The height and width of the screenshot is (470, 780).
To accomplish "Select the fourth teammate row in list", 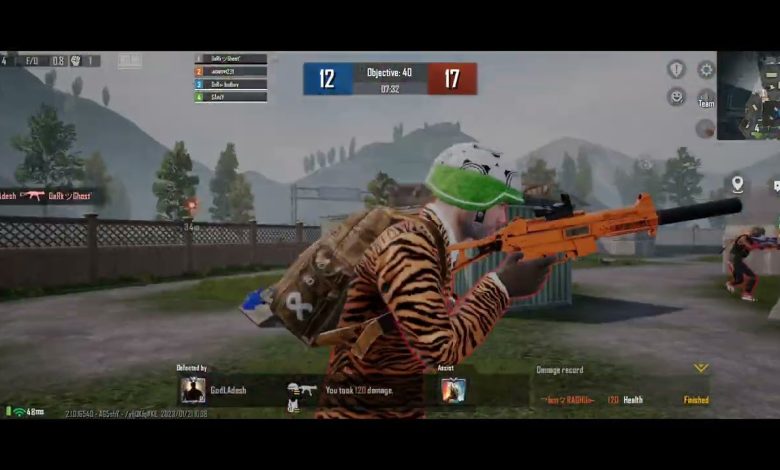I will 231,97.
